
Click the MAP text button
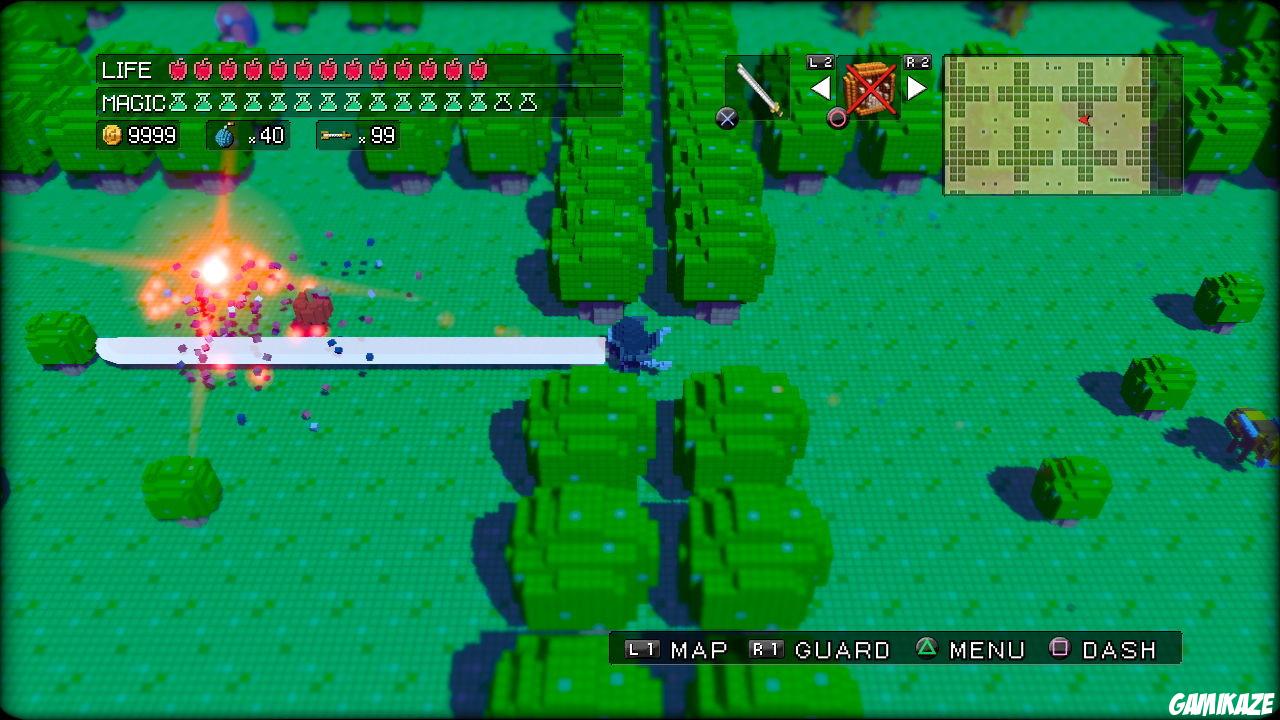pos(699,649)
